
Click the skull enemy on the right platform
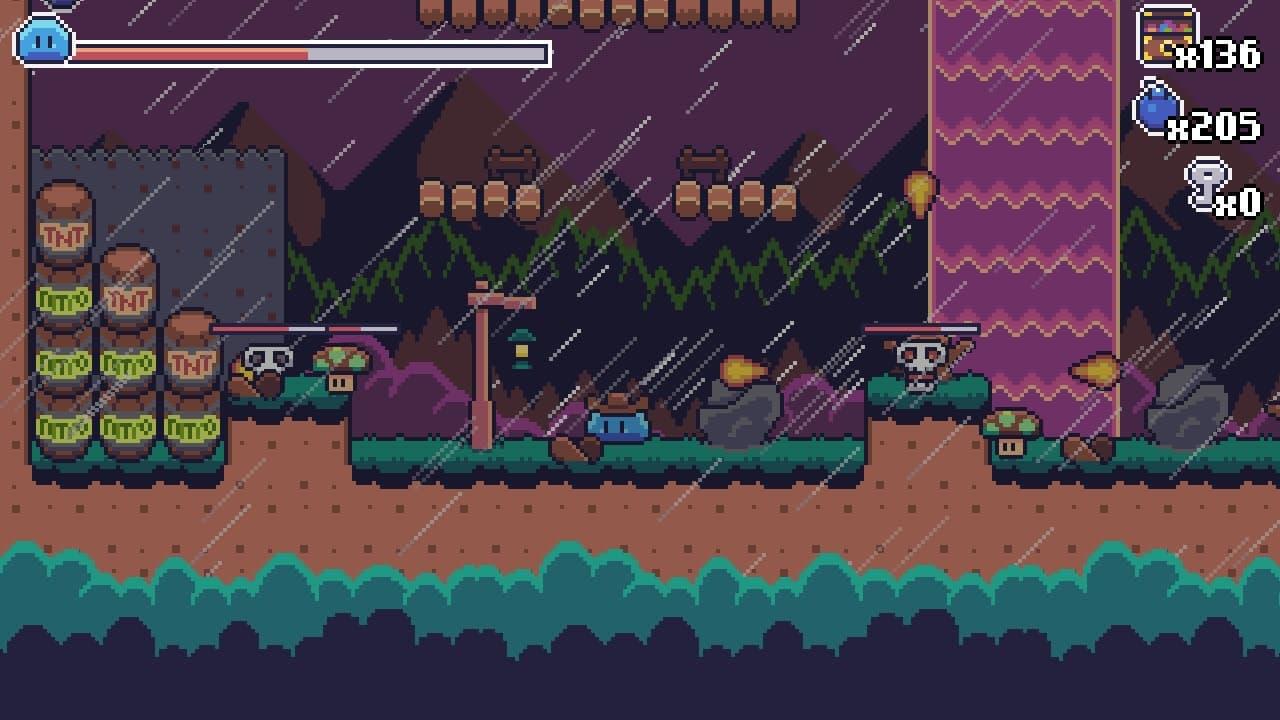point(918,360)
